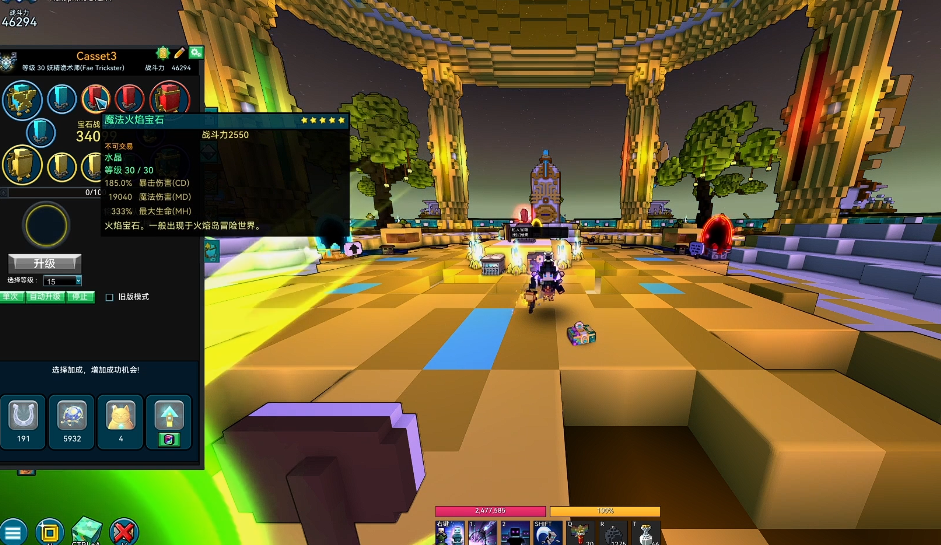Click the yellow square icon in bottom bar

click(50, 532)
